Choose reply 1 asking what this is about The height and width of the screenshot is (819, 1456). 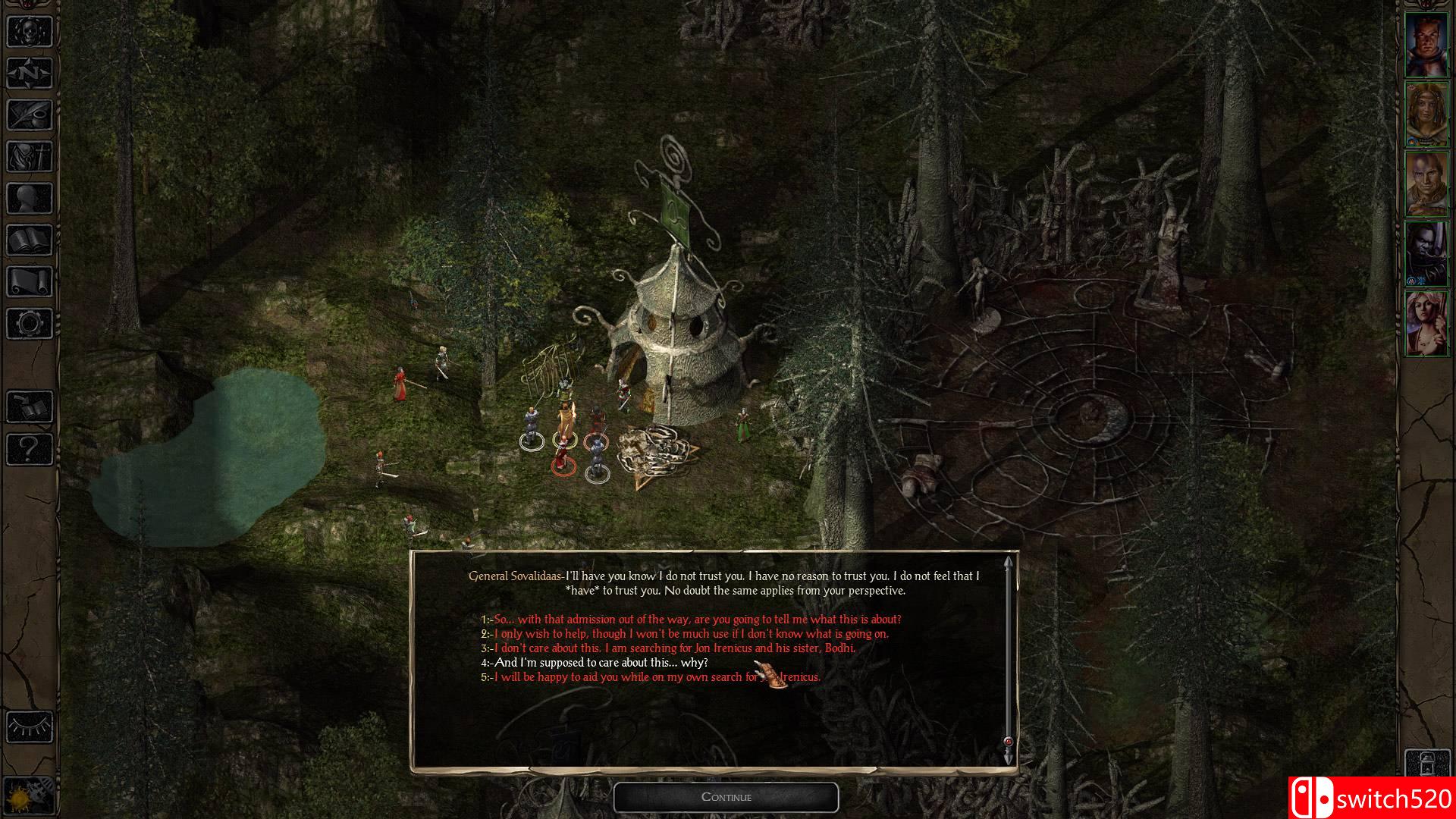point(696,620)
